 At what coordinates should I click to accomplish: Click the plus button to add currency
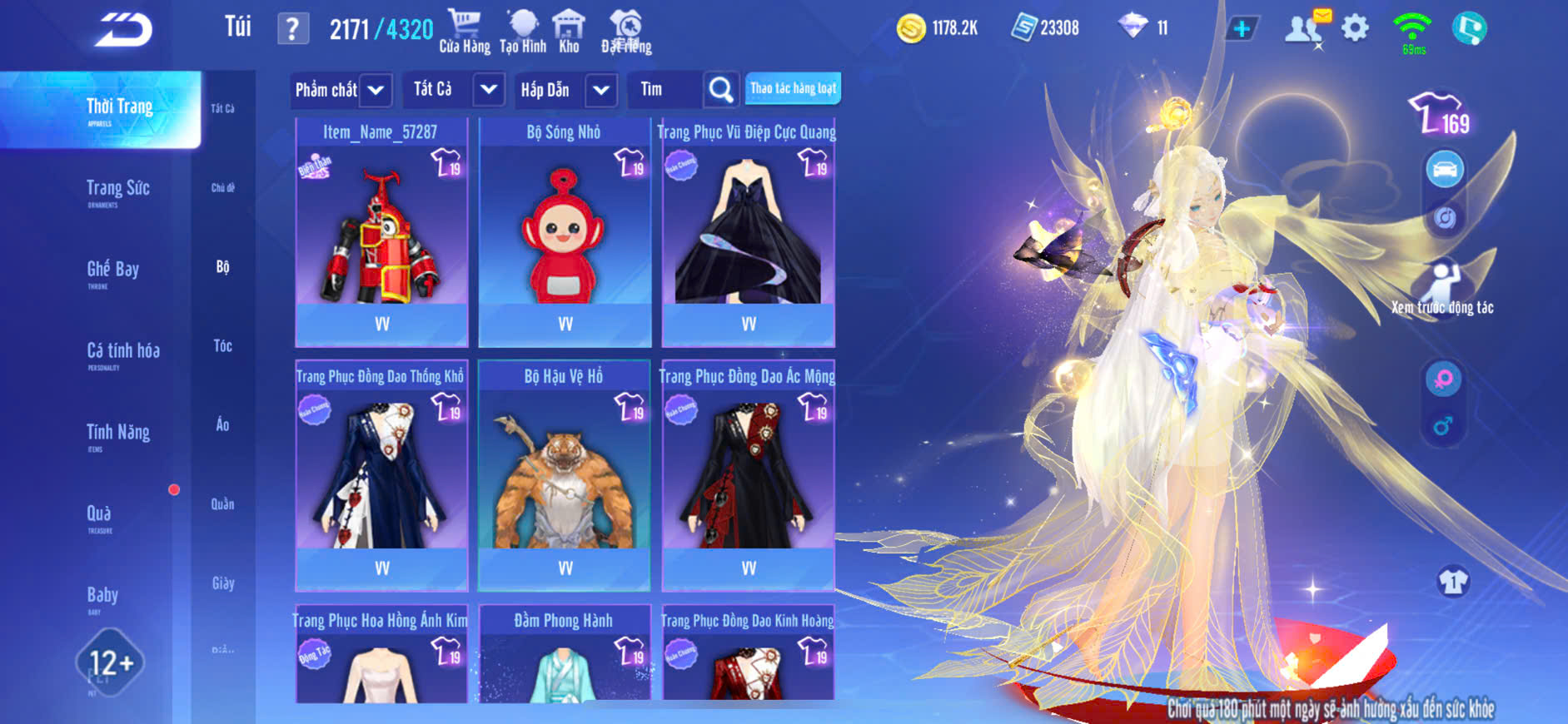1241,29
